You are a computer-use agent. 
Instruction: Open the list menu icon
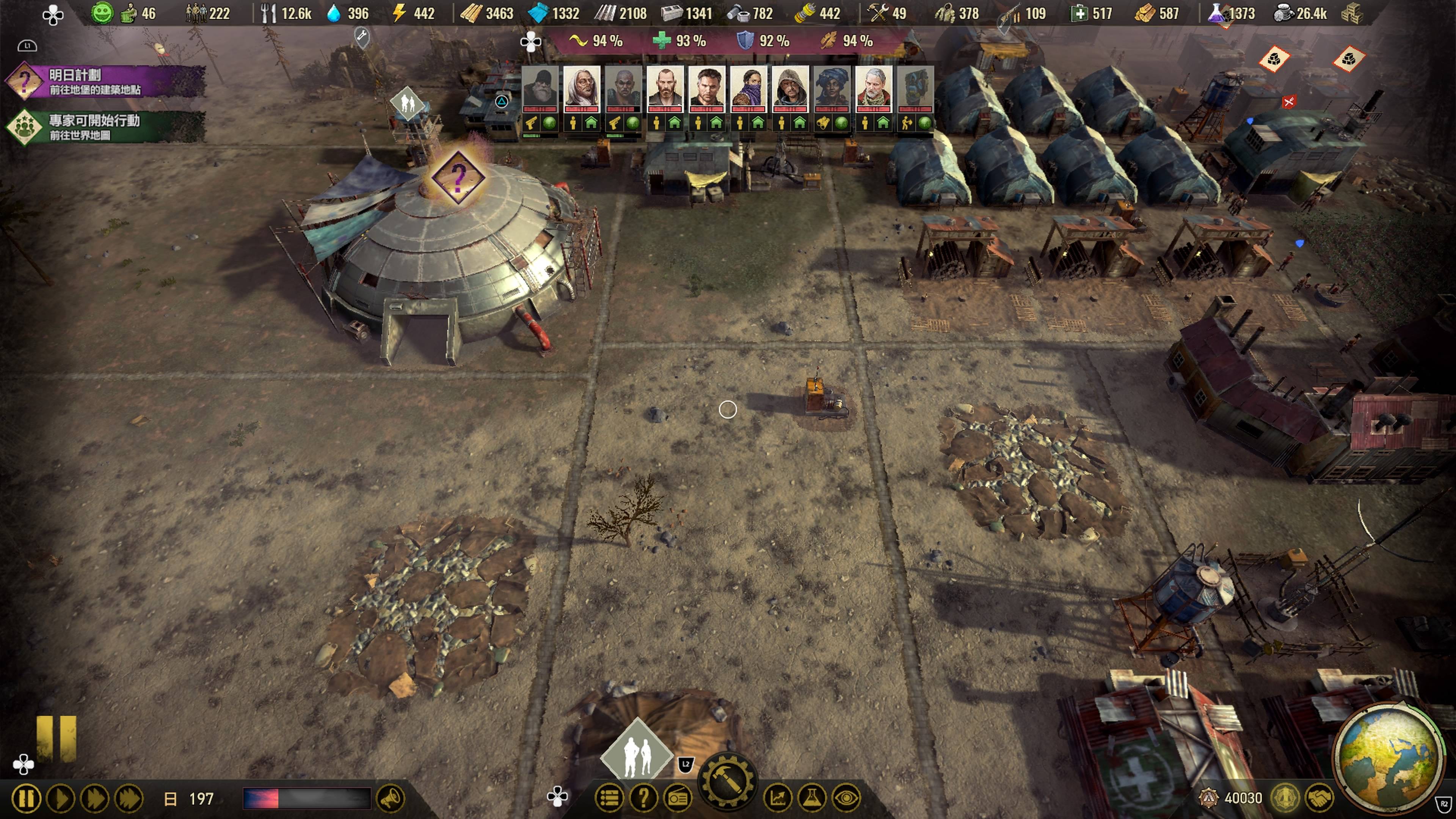pos(609,798)
